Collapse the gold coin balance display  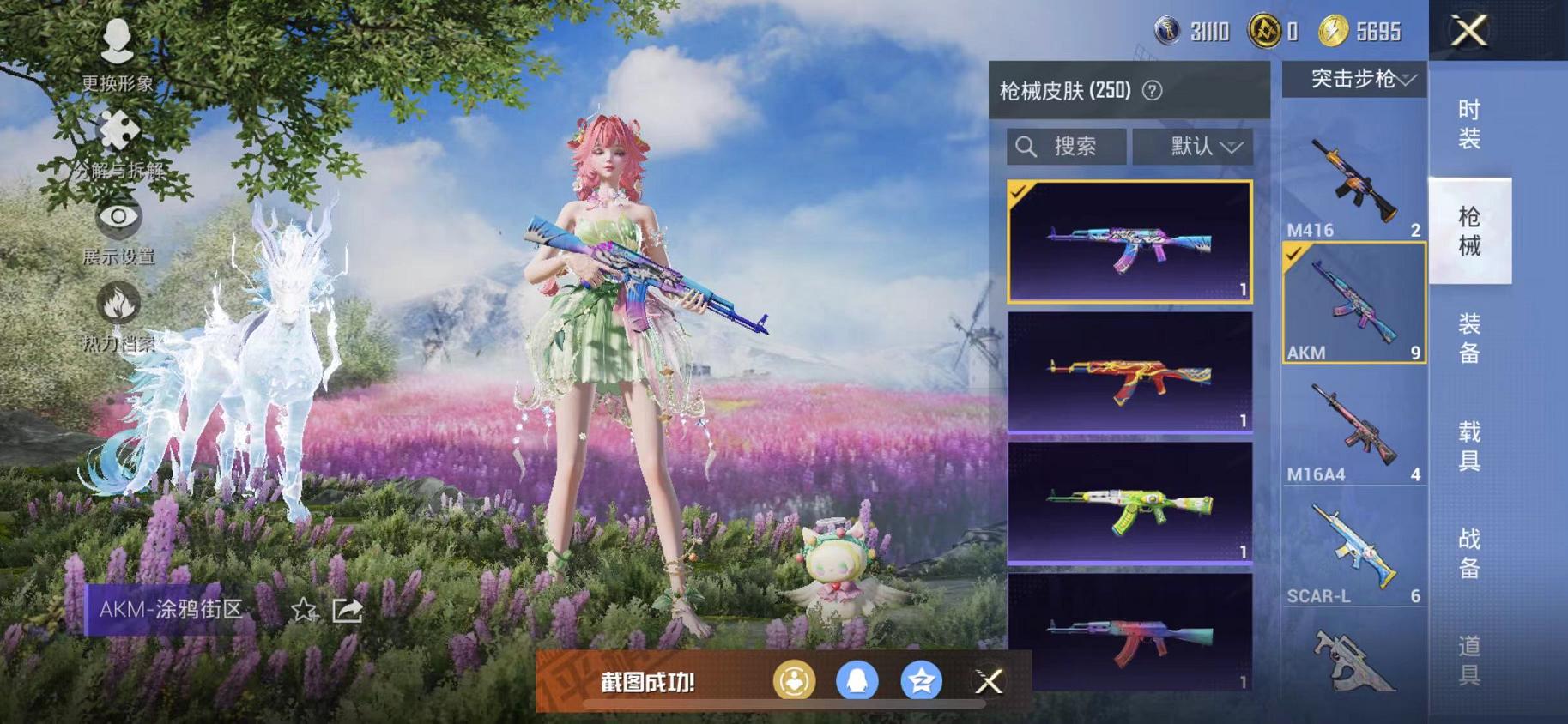click(1273, 29)
